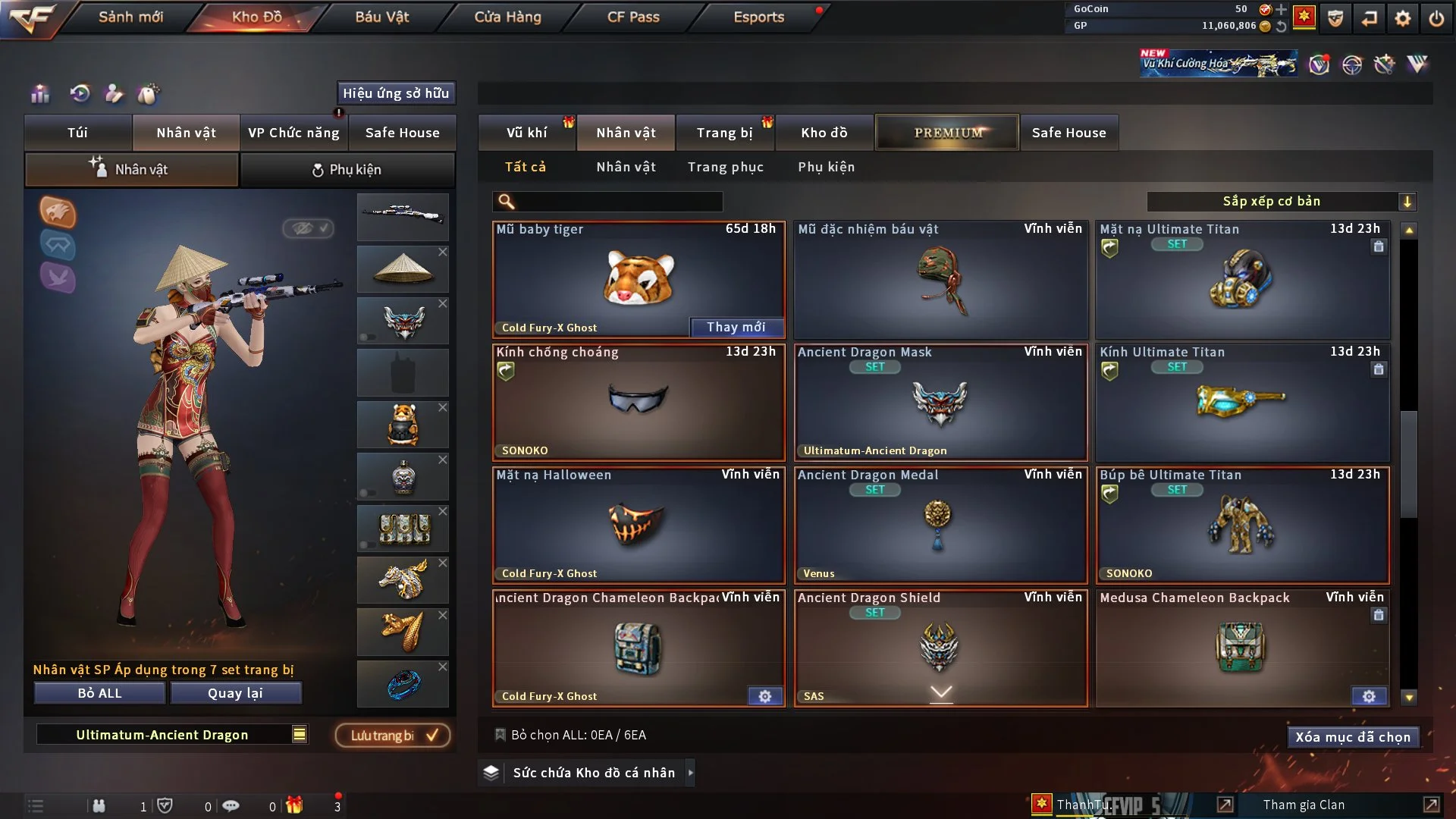1456x819 pixels.
Task: Switch to the Túi tab
Action: 77,133
